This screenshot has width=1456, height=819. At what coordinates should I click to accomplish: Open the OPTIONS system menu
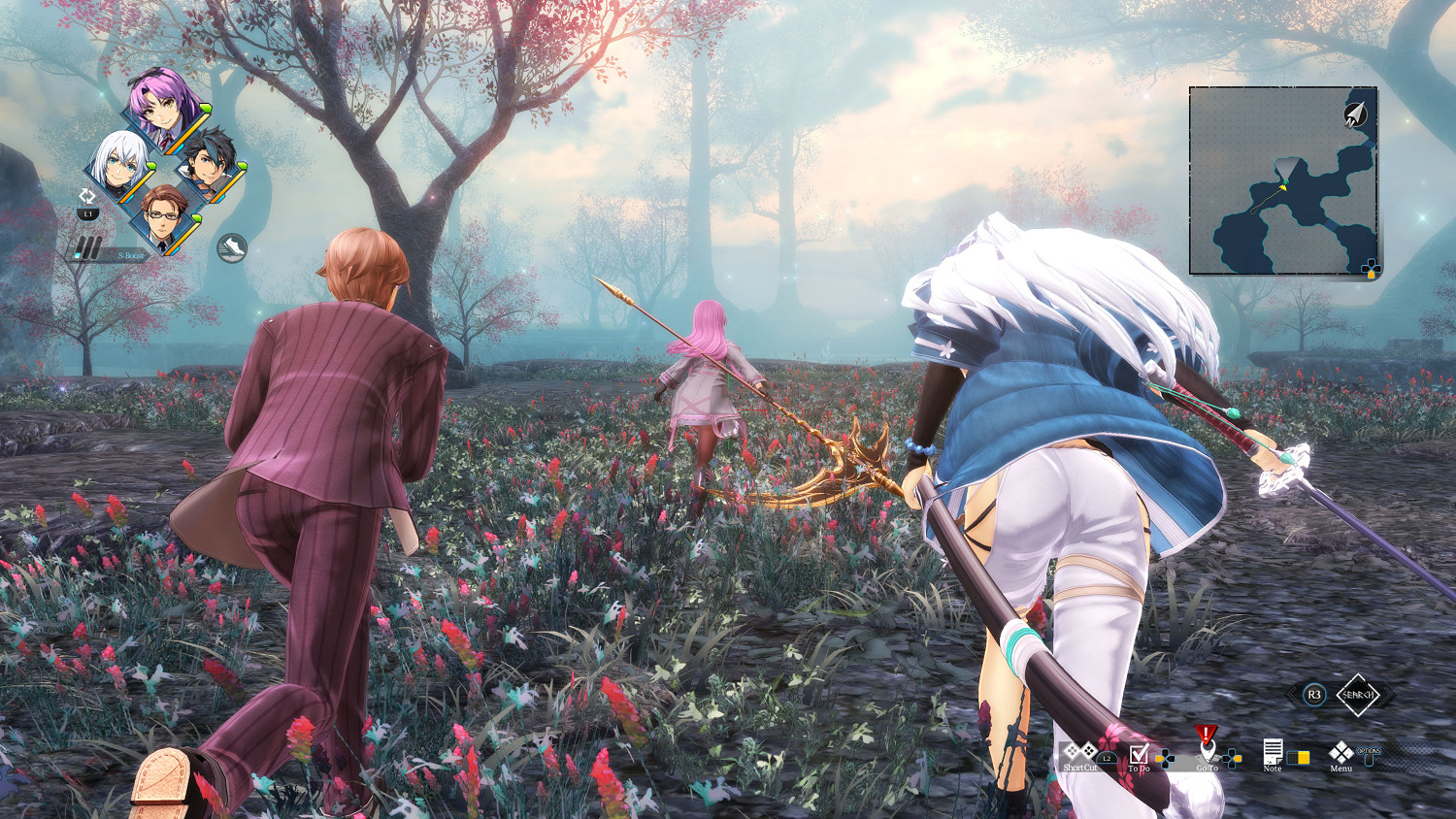click(x=1370, y=757)
